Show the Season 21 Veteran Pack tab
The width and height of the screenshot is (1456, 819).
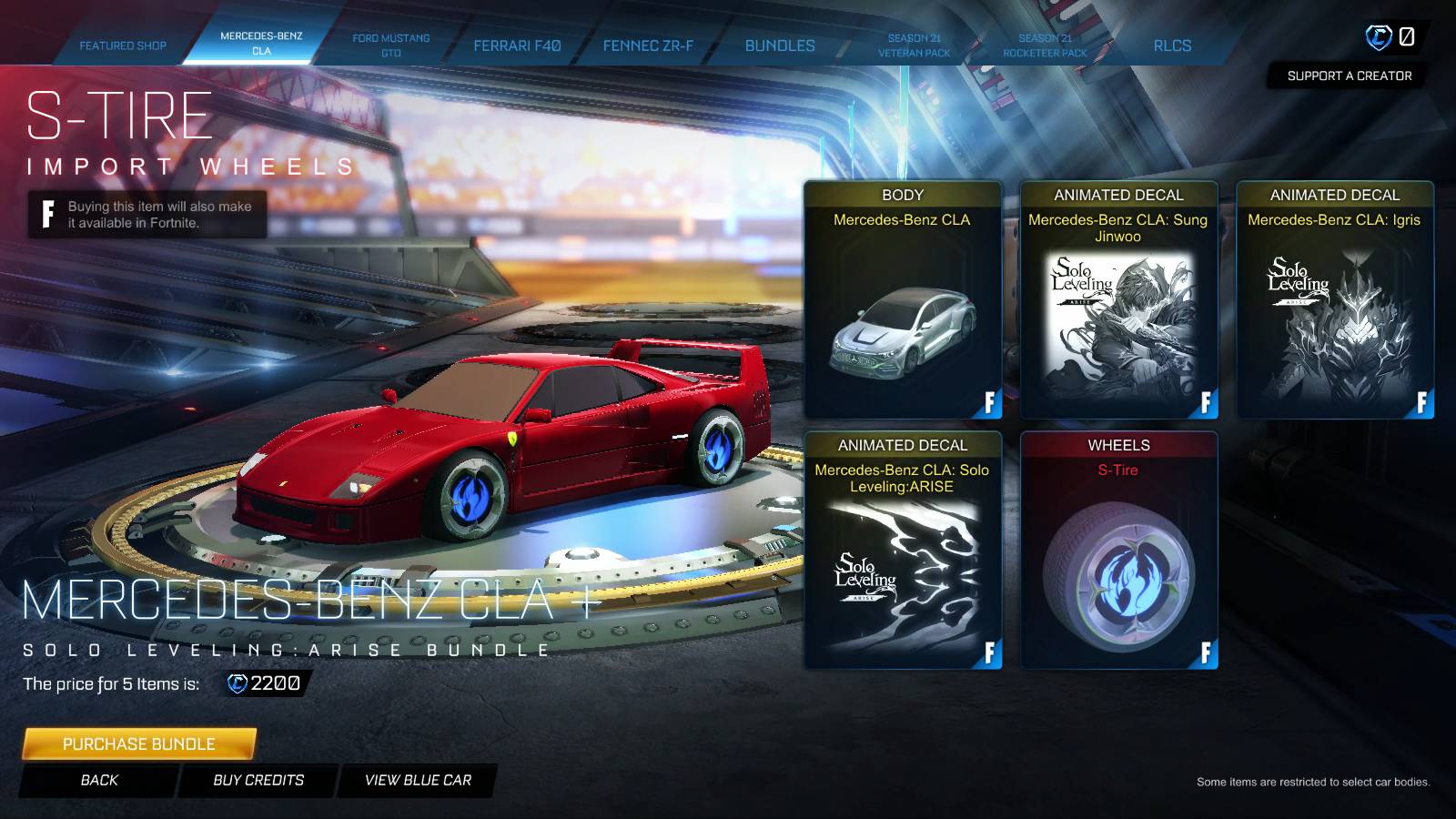click(914, 45)
